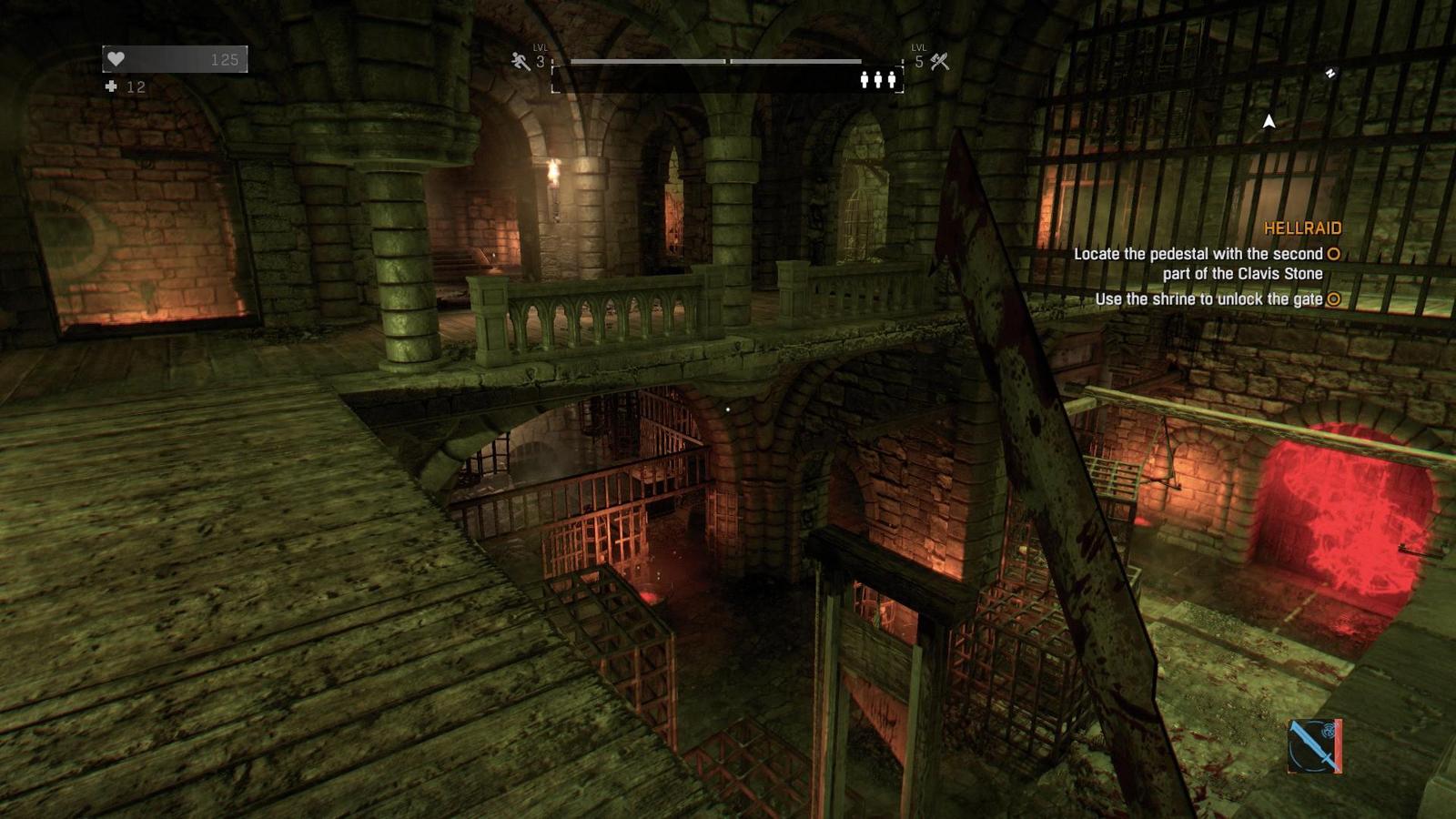Select the Clavis Stone pedestal objective
The width and height of the screenshot is (1456, 819).
pos(1198,264)
